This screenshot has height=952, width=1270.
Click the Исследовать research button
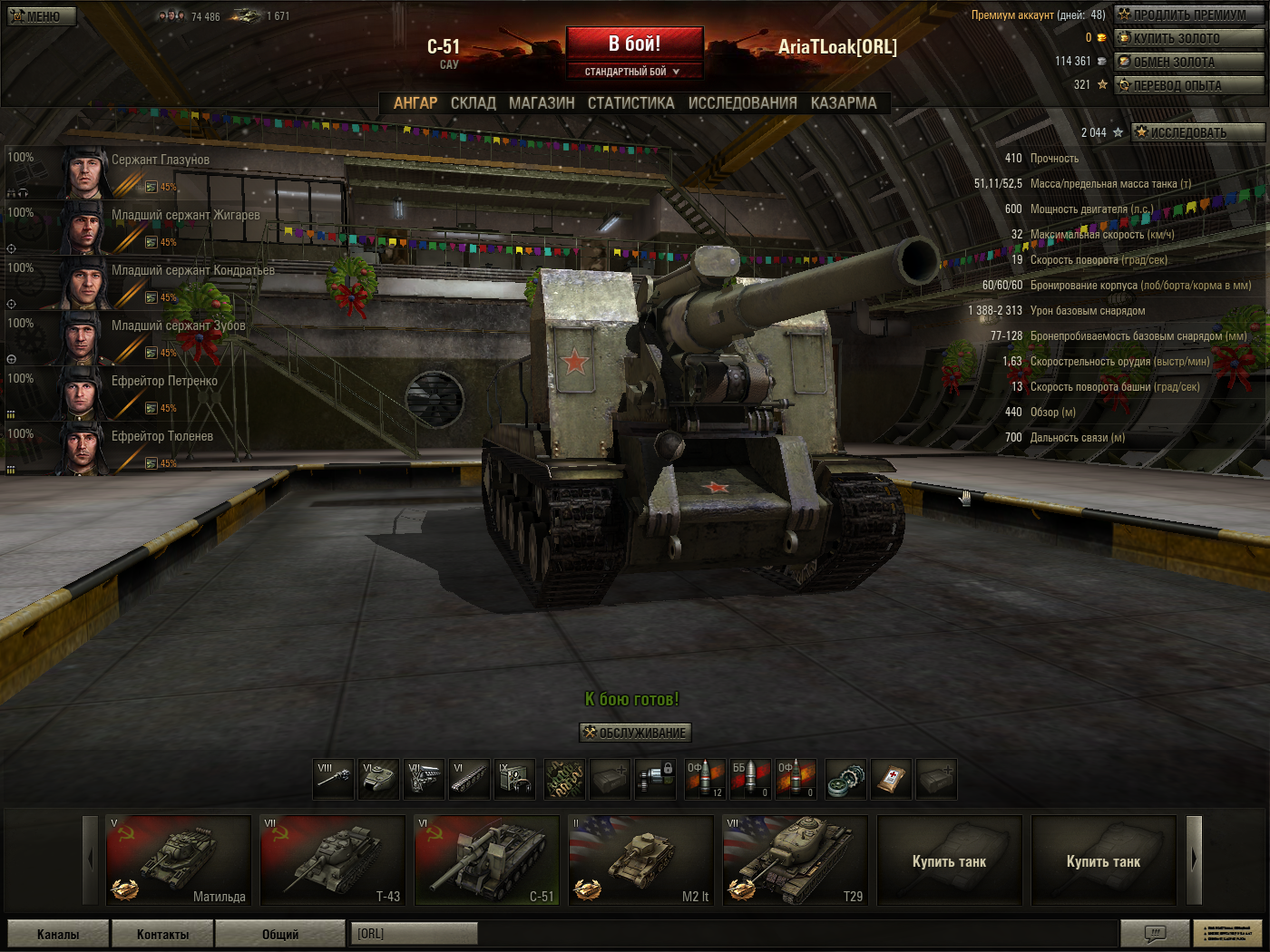(x=1197, y=132)
